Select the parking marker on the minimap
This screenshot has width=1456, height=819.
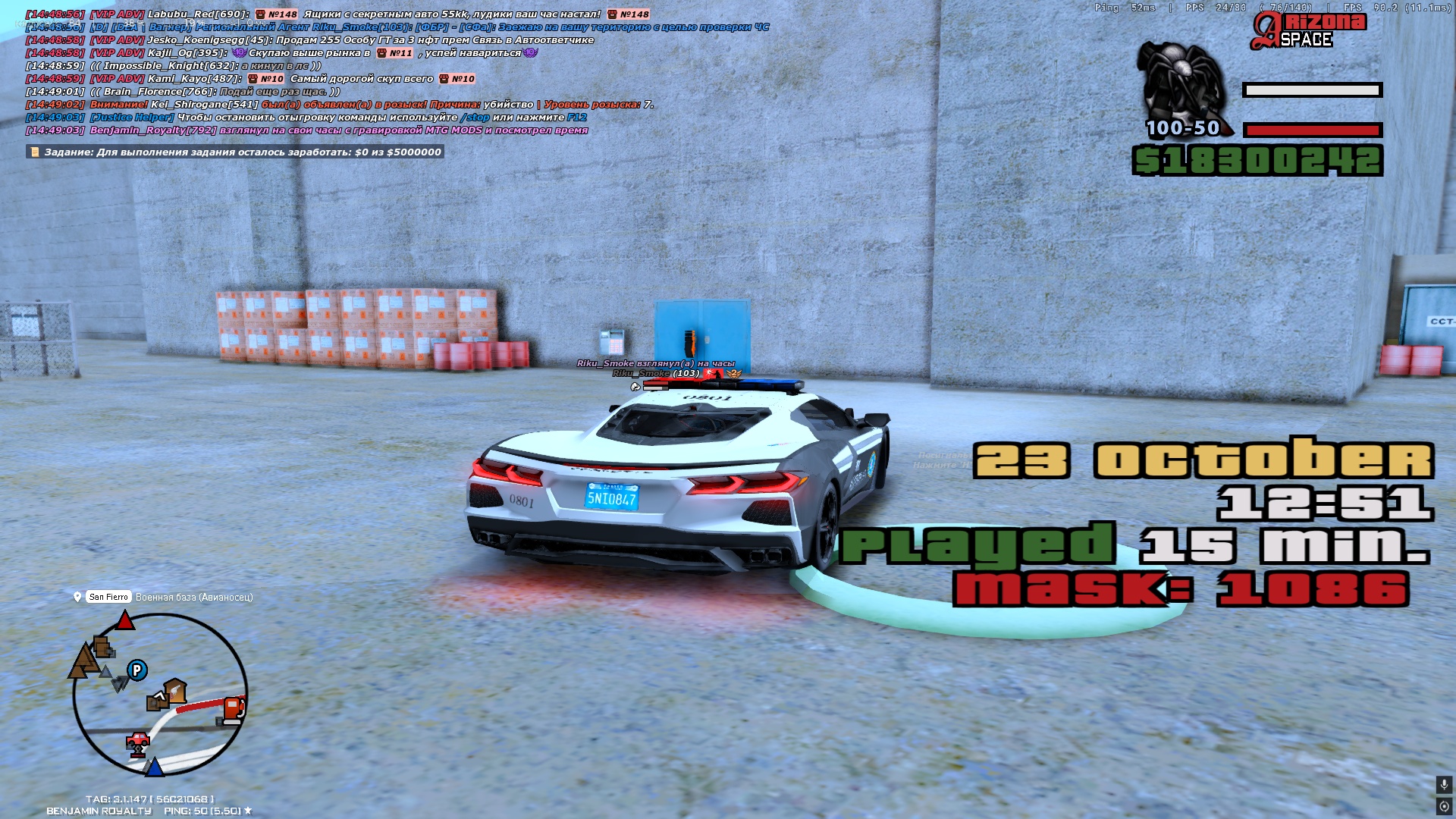(x=137, y=670)
